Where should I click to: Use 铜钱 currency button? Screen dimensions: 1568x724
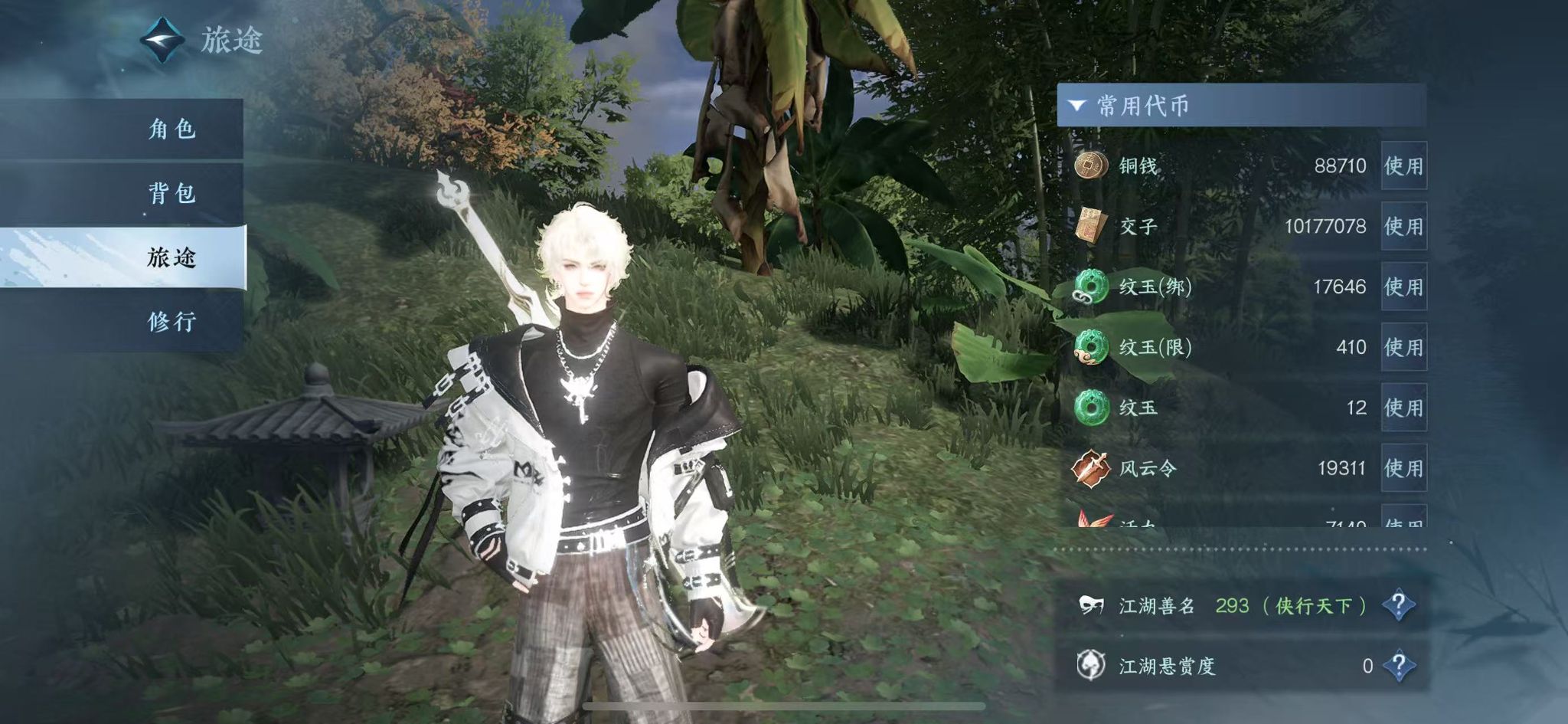[1403, 165]
